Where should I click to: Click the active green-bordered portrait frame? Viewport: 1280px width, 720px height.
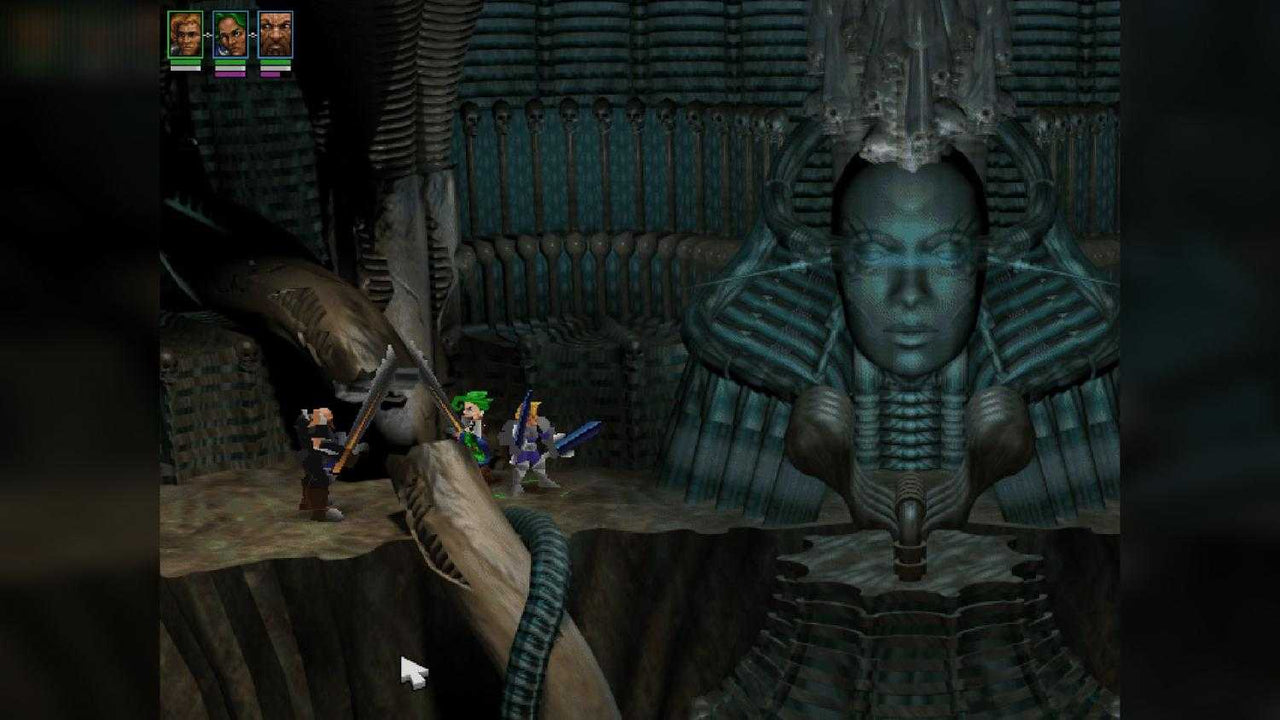(185, 34)
